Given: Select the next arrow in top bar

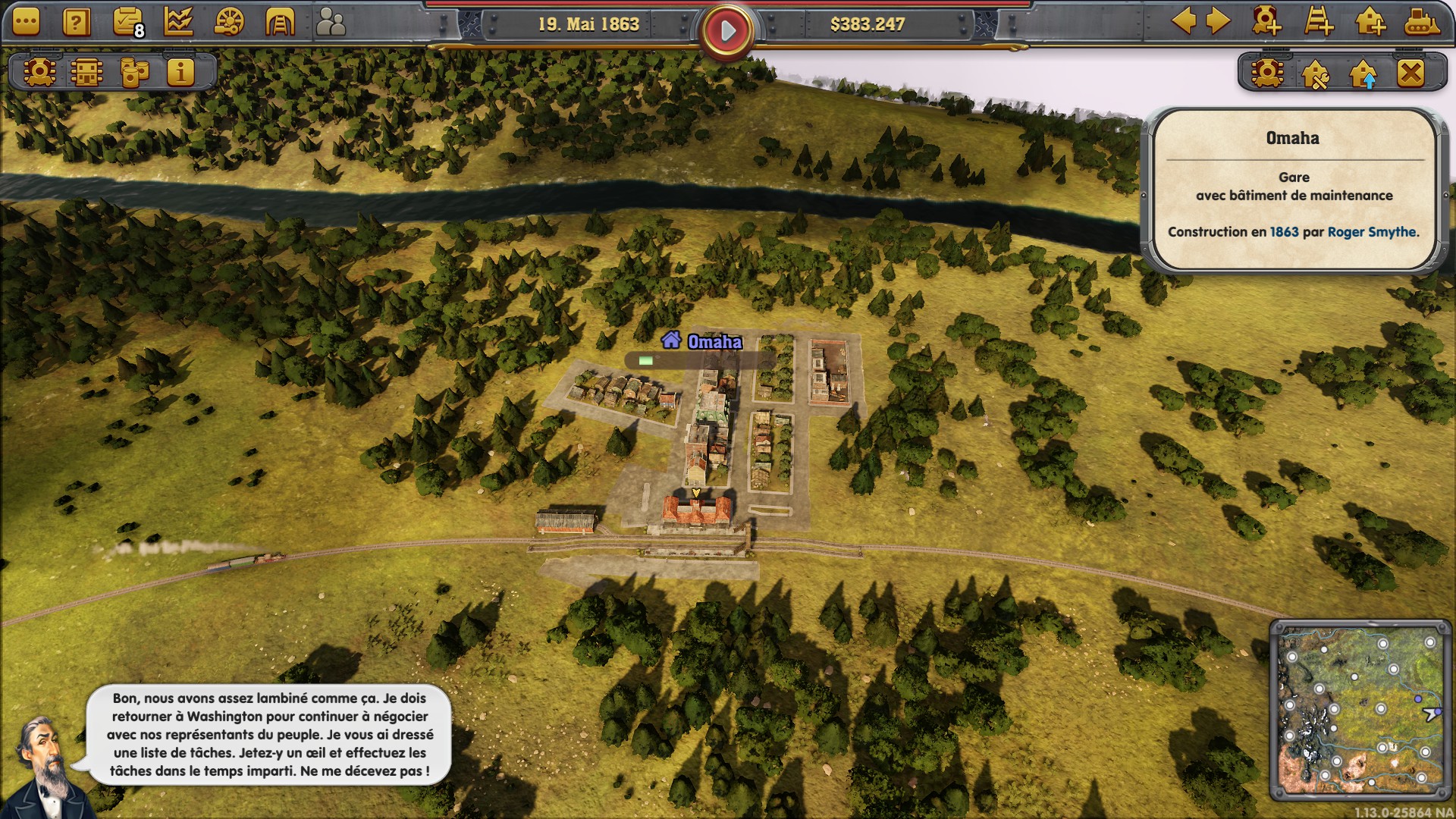Looking at the screenshot, I should [1217, 21].
